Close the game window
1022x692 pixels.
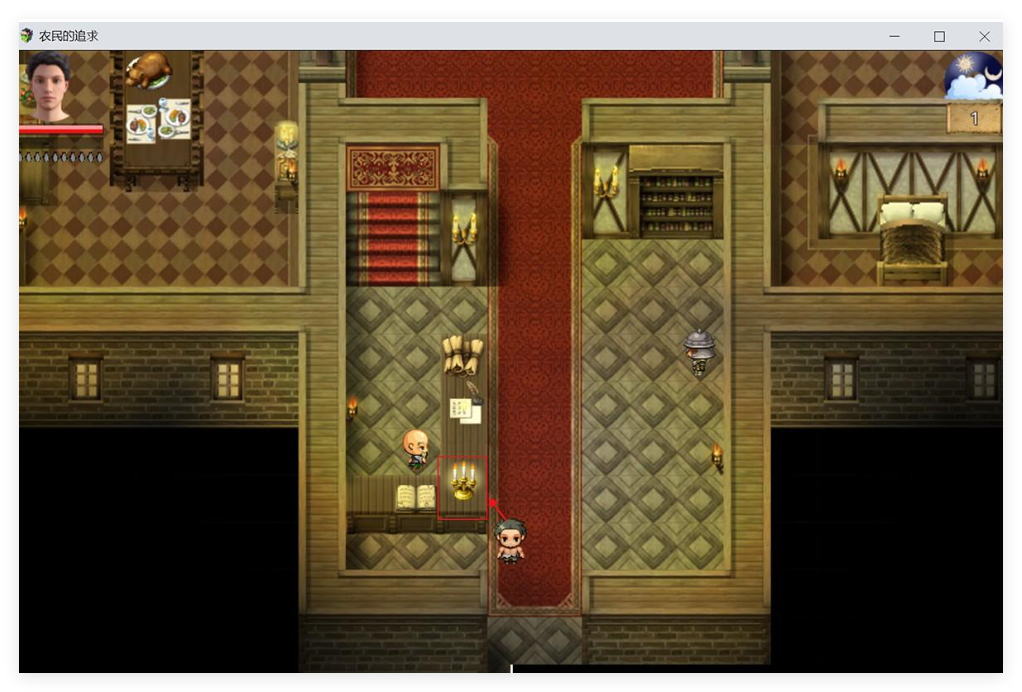click(x=984, y=36)
